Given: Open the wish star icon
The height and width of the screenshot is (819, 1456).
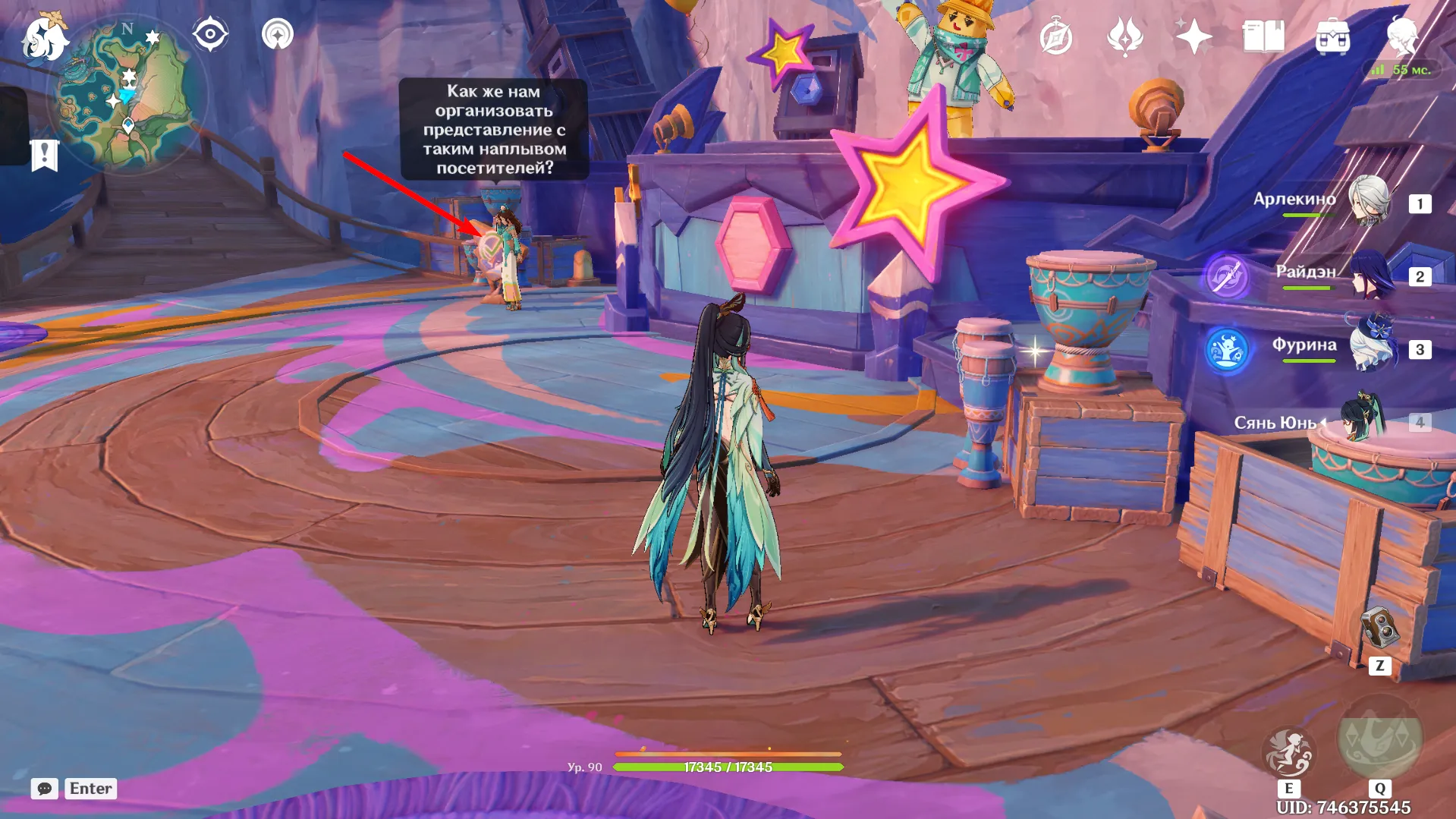Looking at the screenshot, I should click(1193, 36).
